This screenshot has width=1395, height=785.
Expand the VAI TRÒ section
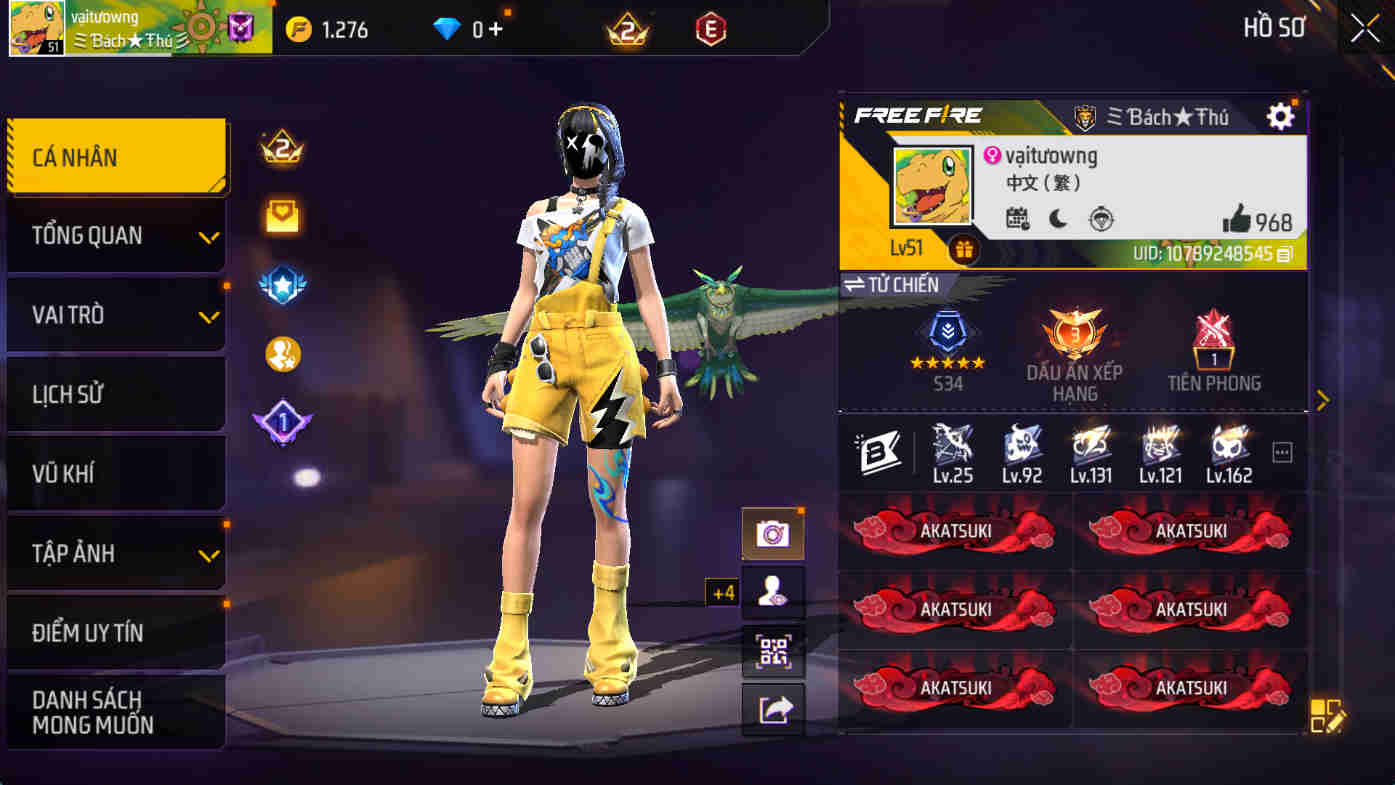tap(116, 314)
